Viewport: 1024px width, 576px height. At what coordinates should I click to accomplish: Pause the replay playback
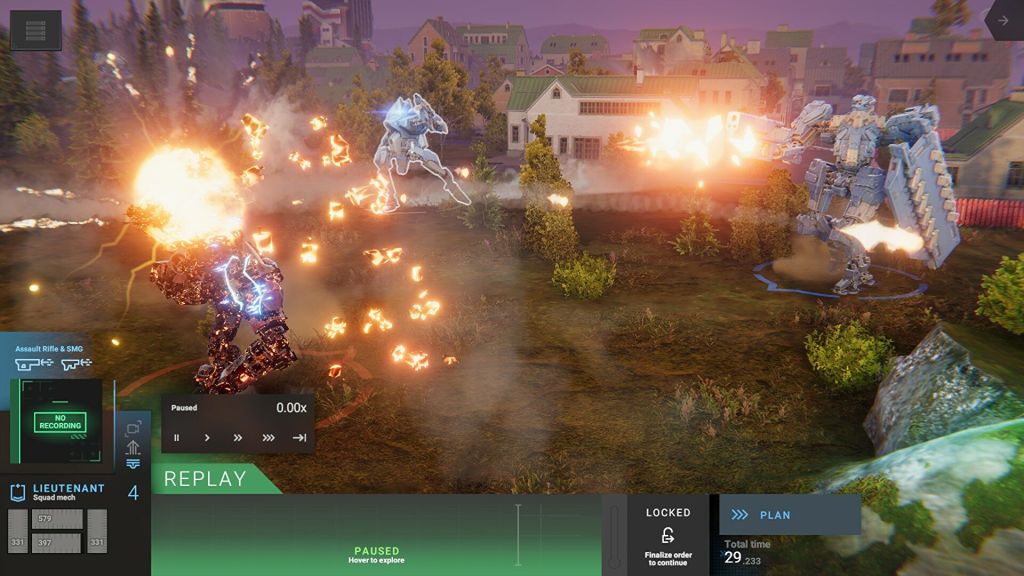(177, 437)
